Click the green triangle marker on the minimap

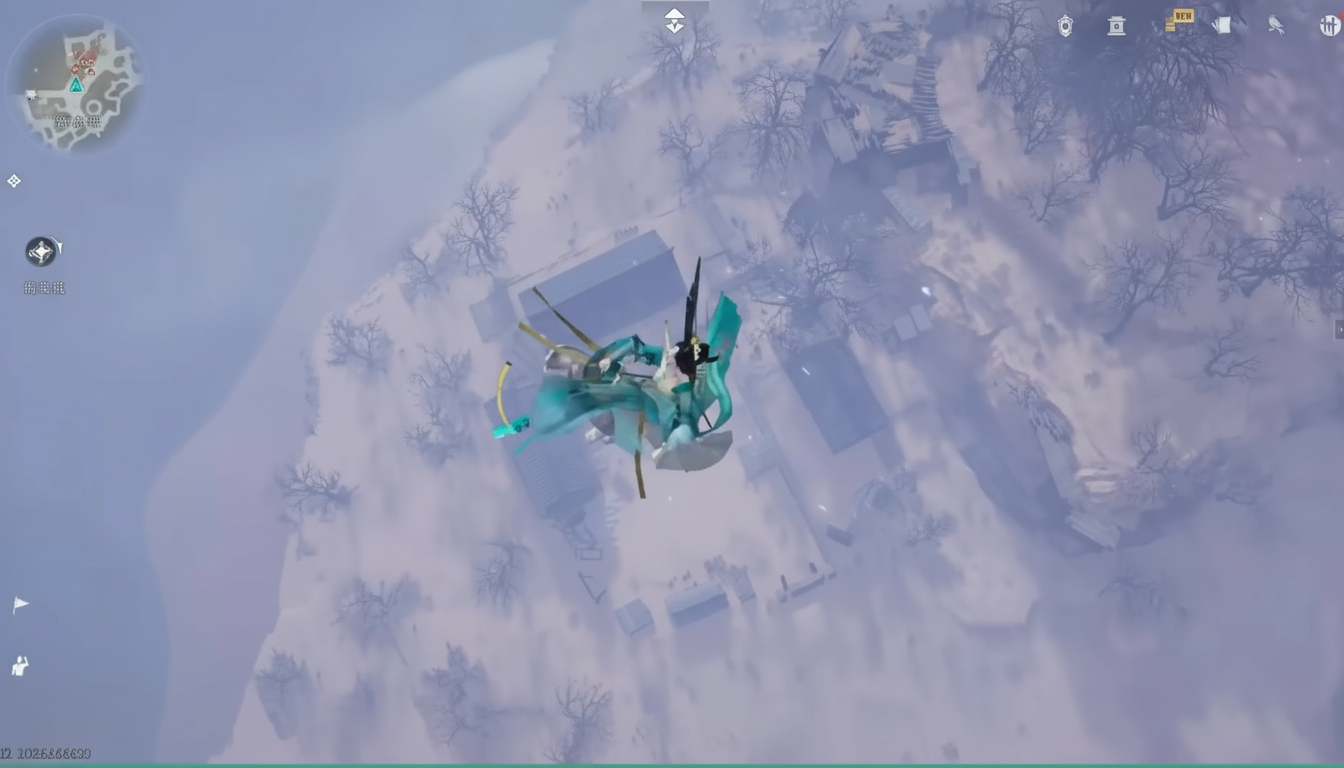tap(77, 85)
